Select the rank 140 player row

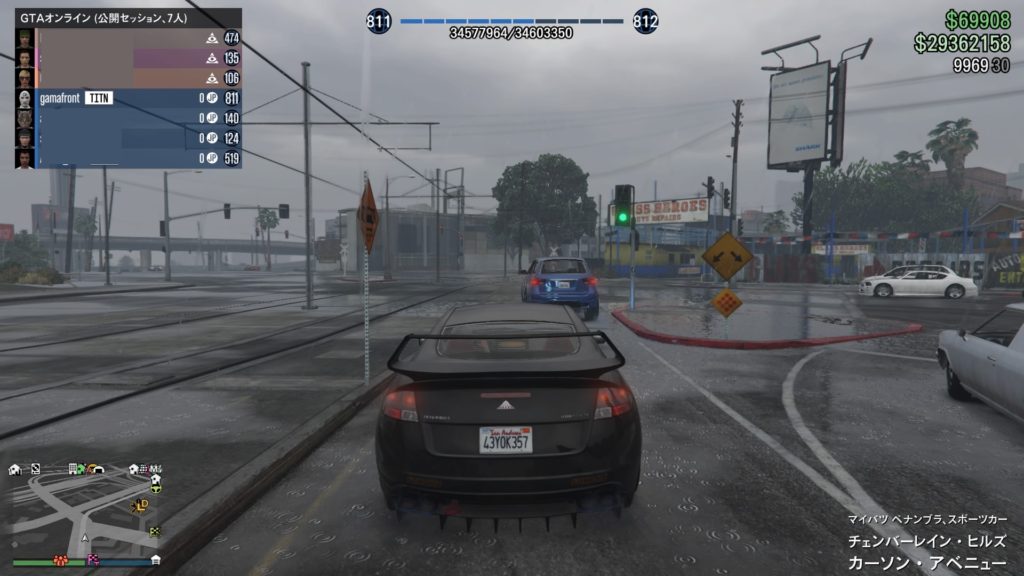coord(128,118)
